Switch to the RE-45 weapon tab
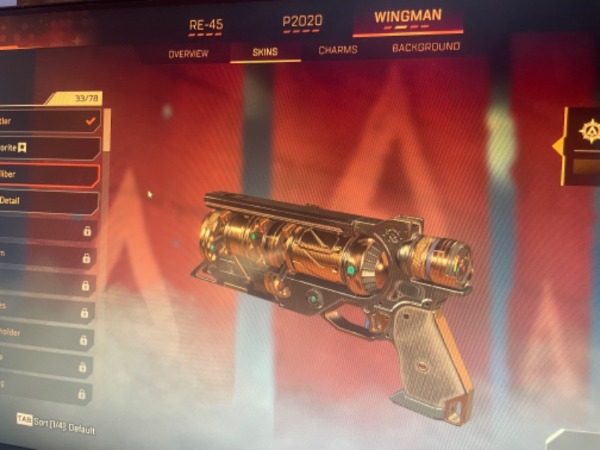The height and width of the screenshot is (450, 600). point(205,20)
